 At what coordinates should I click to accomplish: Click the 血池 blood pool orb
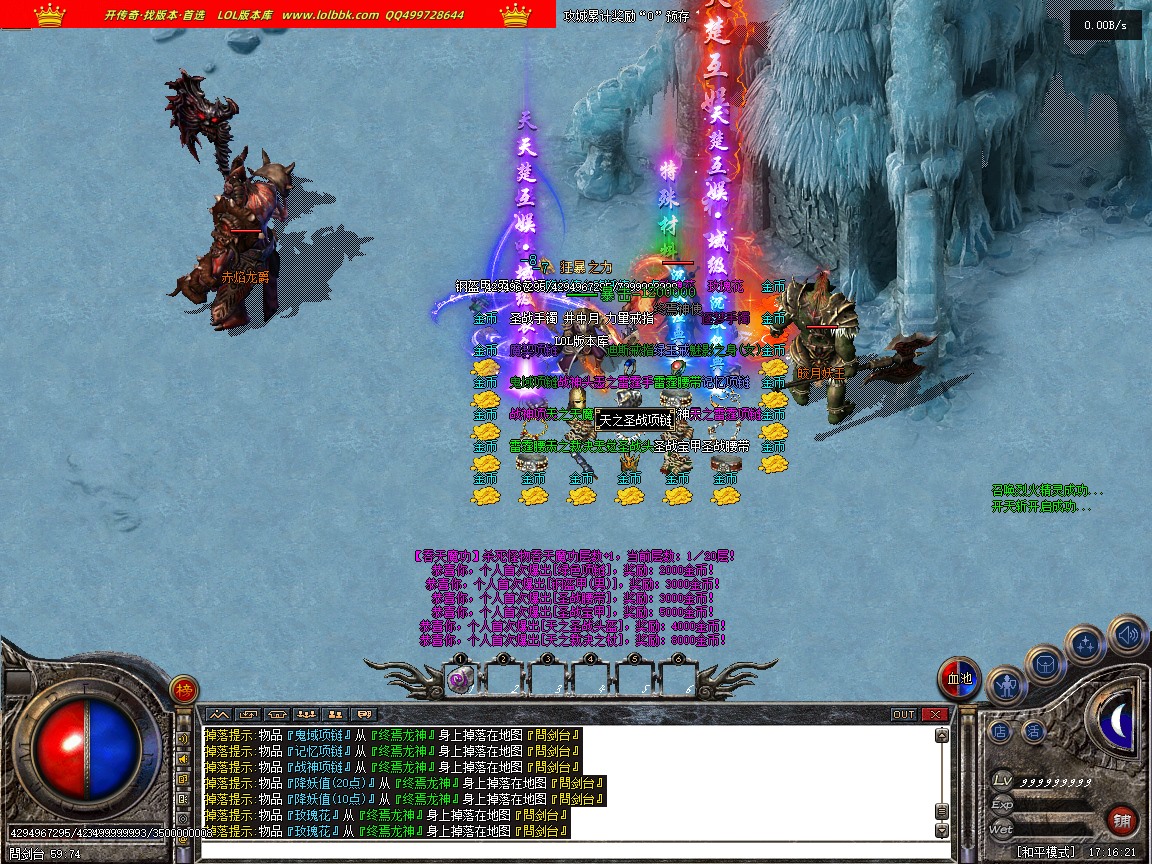pos(959,680)
